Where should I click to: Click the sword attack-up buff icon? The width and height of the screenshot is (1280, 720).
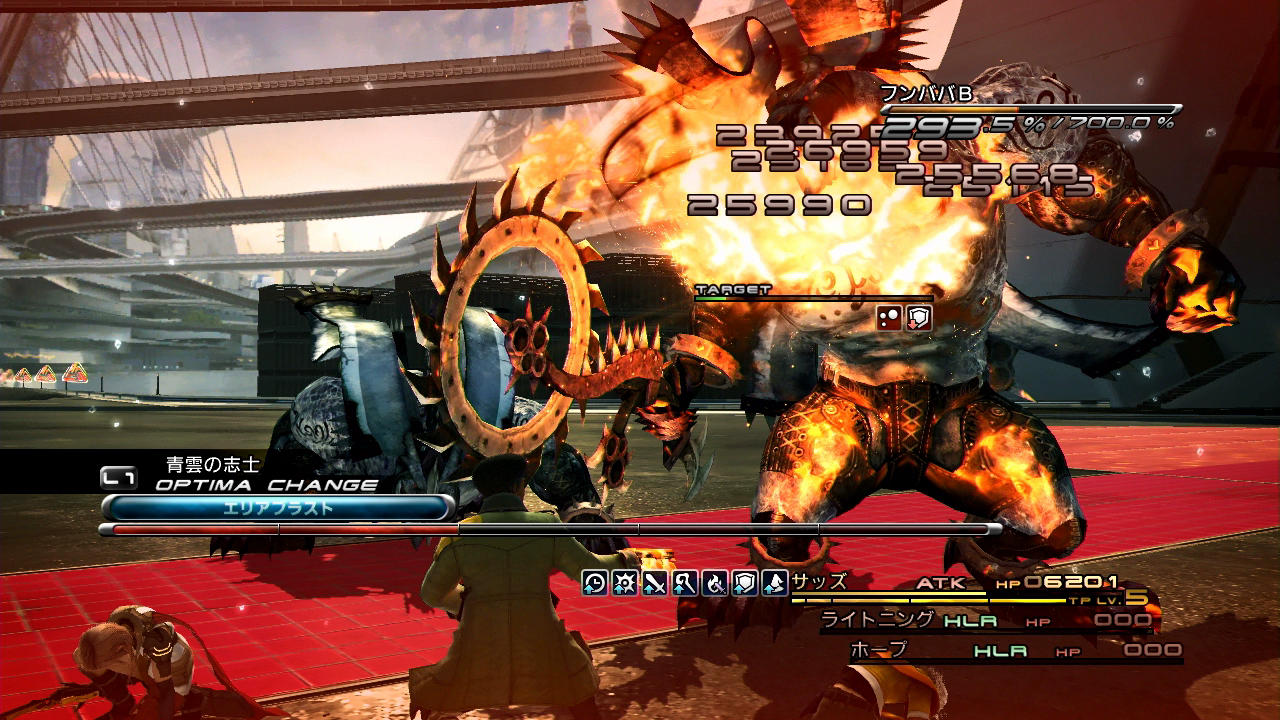[x=655, y=583]
